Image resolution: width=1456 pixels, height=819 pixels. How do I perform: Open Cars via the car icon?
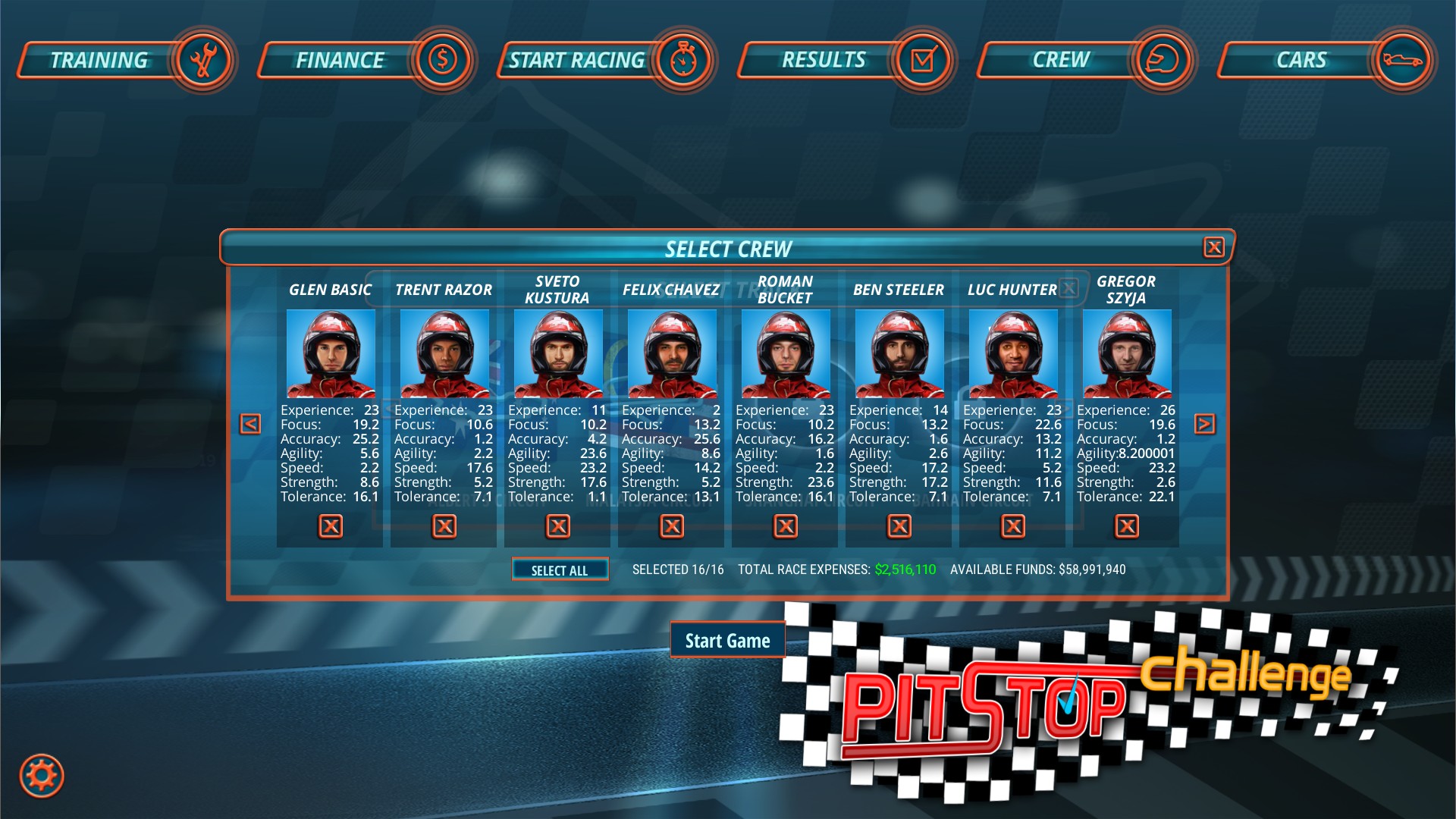click(x=1401, y=58)
